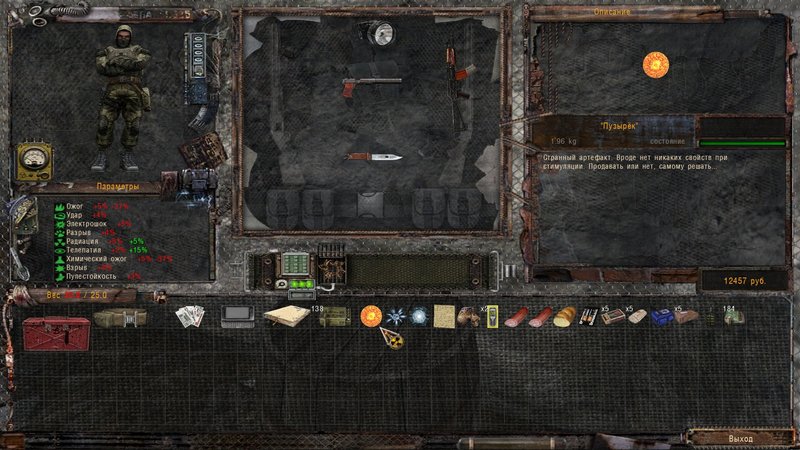This screenshot has width=800, height=450.
Task: Select the equipped knife slot
Action: (375, 156)
